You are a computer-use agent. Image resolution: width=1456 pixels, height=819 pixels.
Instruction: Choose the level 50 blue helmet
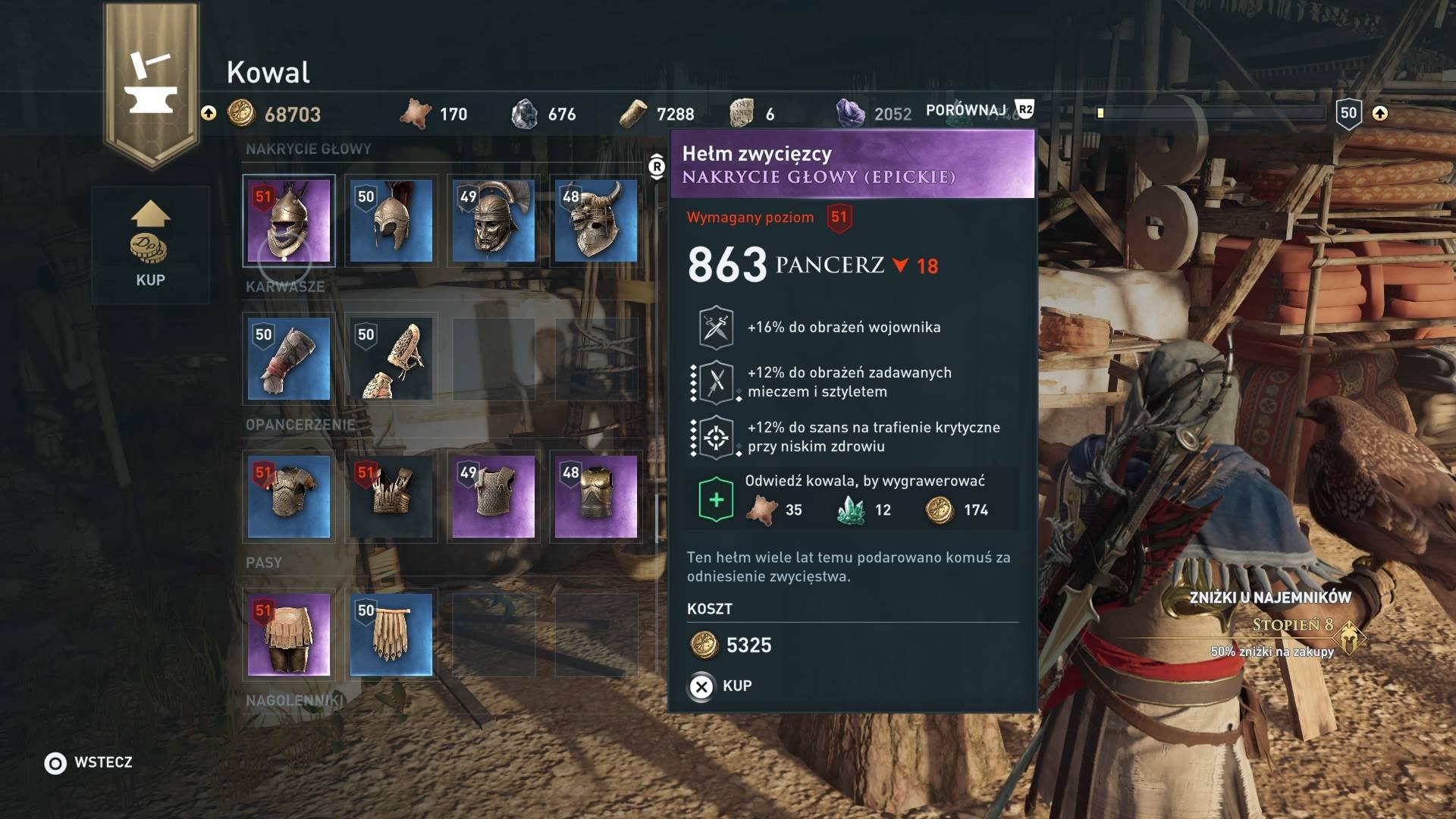tap(391, 221)
